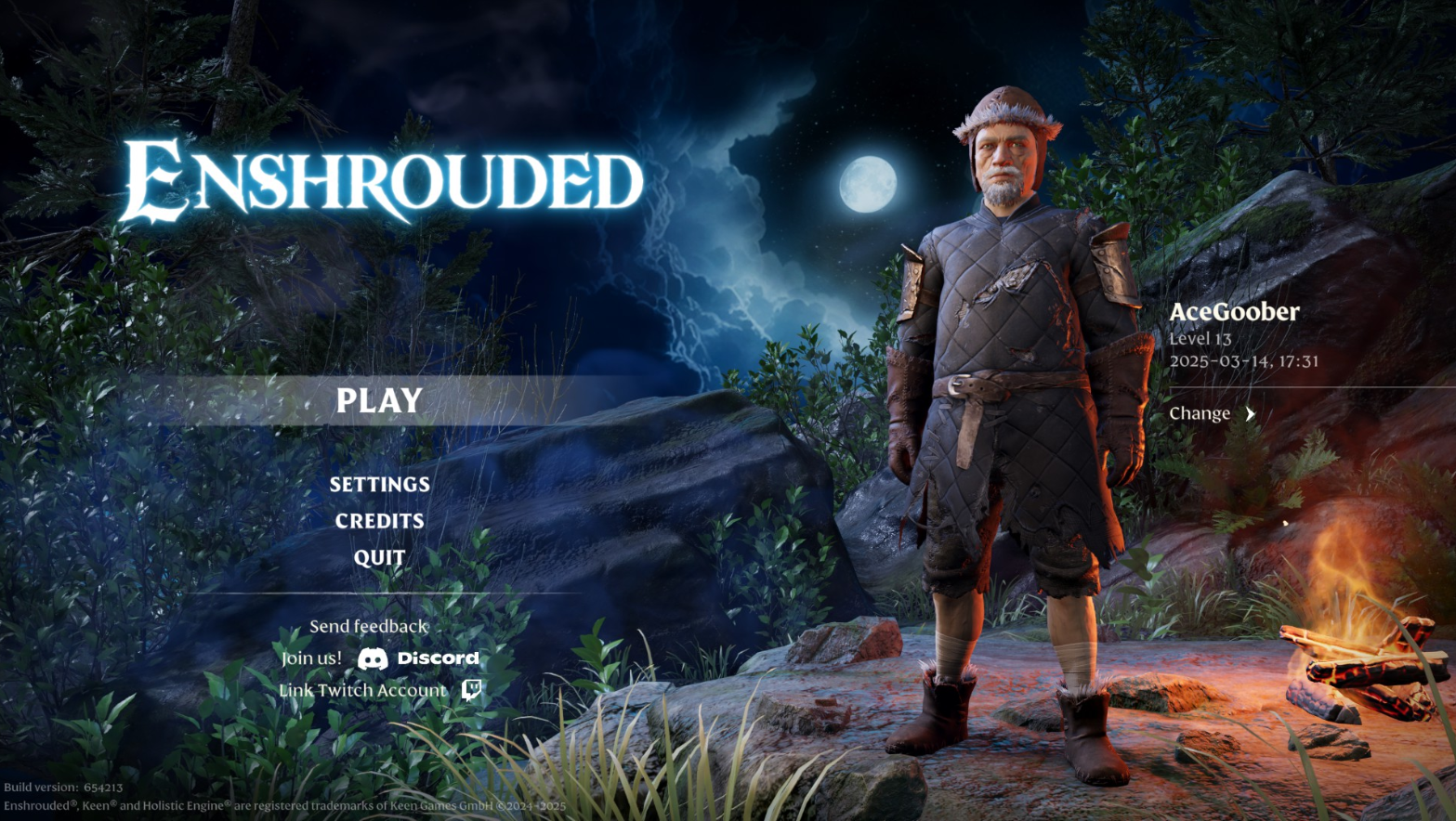1456x821 pixels.
Task: Quit the game
Action: (379, 557)
